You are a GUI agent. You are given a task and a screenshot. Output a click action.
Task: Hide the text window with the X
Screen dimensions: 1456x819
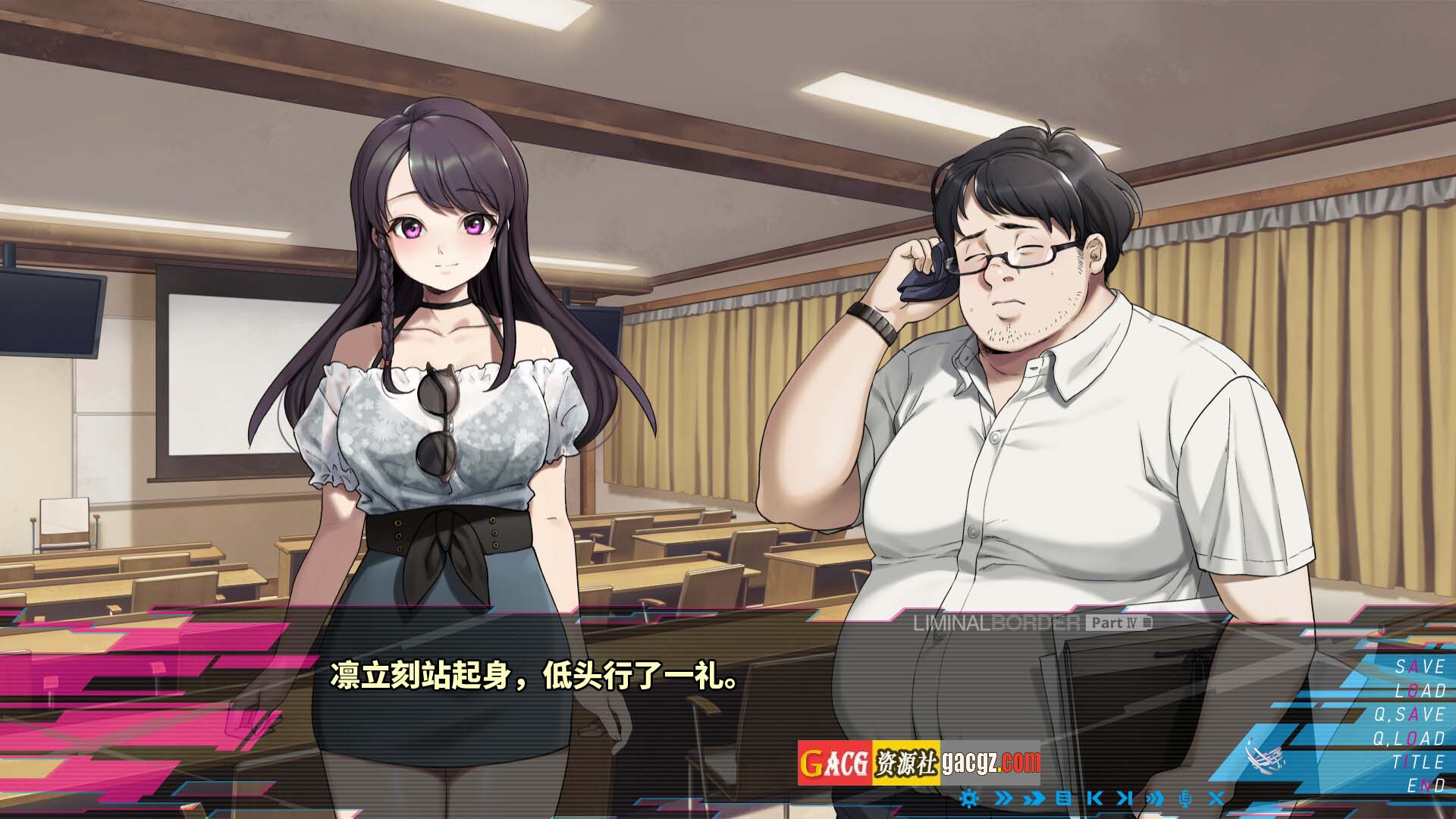tap(1216, 798)
